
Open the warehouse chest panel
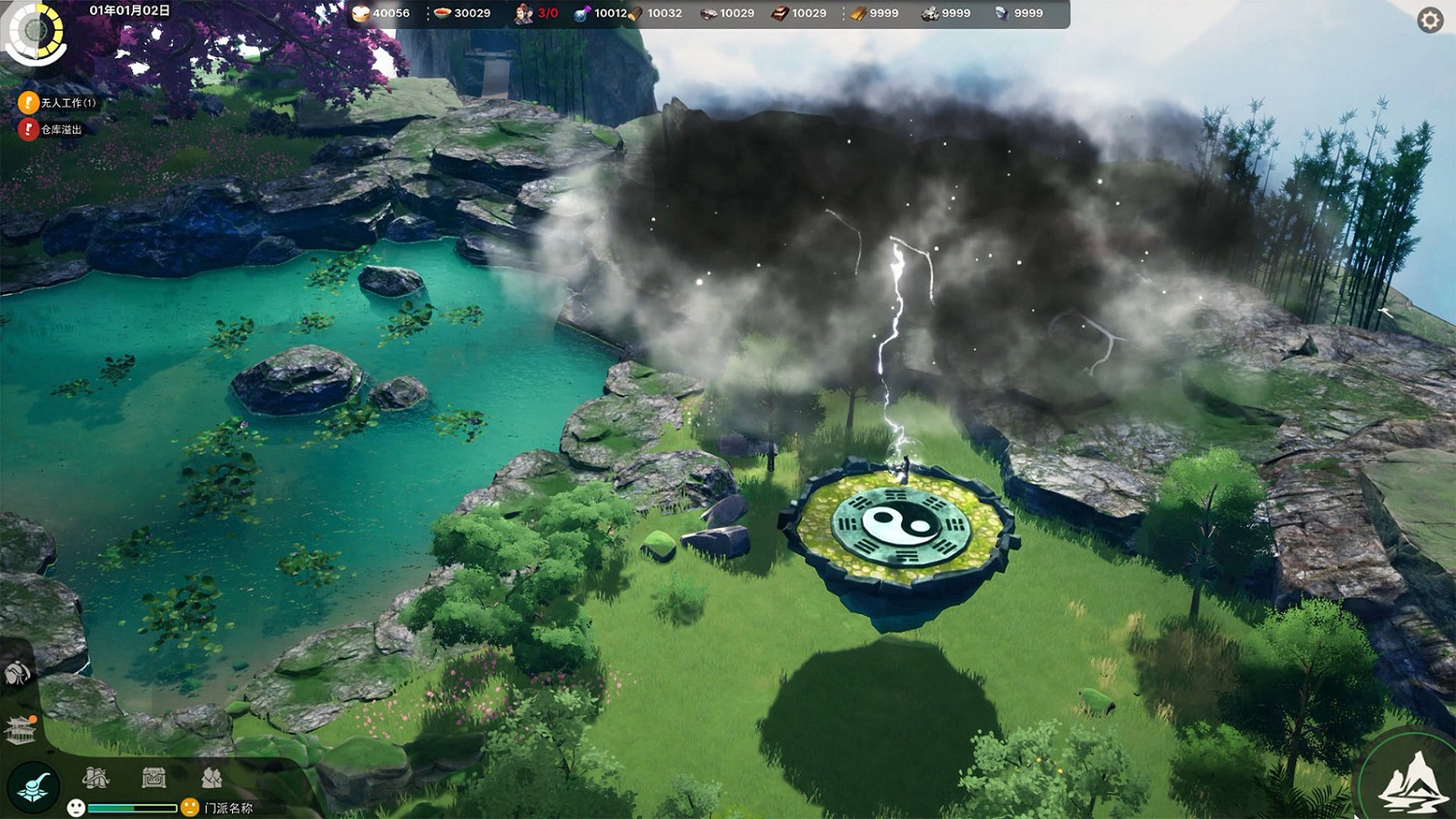pyautogui.click(x=153, y=778)
